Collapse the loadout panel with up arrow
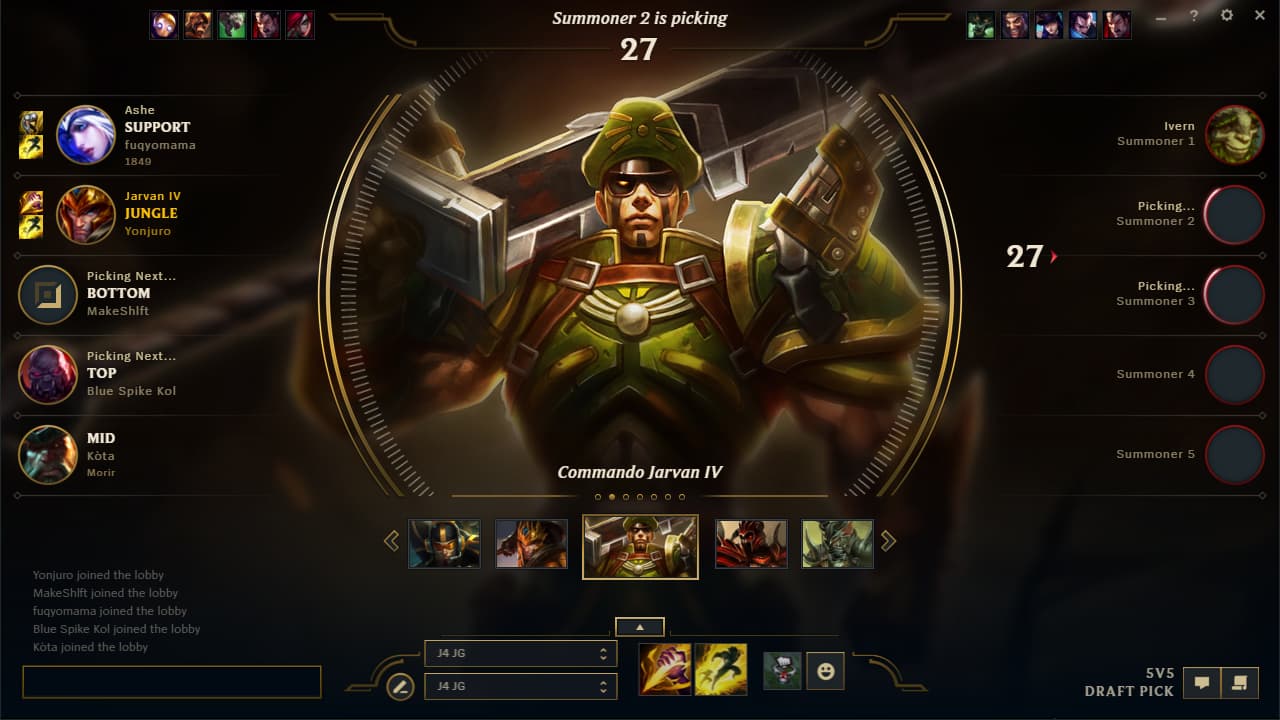This screenshot has height=720, width=1280. pyautogui.click(x=639, y=626)
